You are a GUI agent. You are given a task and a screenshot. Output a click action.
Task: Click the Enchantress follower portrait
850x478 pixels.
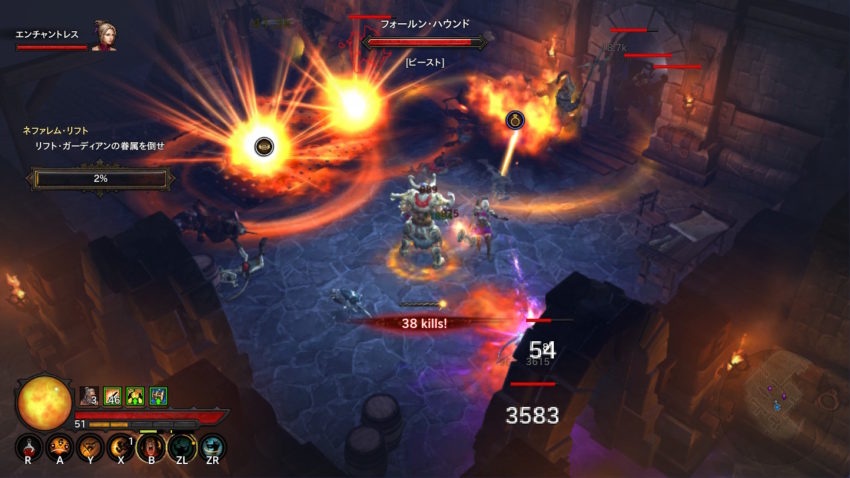click(x=103, y=36)
